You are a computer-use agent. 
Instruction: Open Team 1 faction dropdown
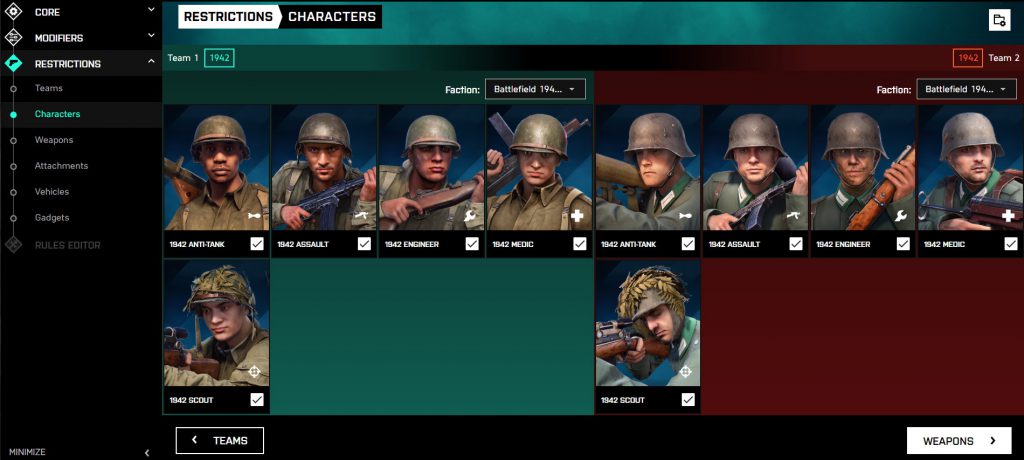coord(535,89)
